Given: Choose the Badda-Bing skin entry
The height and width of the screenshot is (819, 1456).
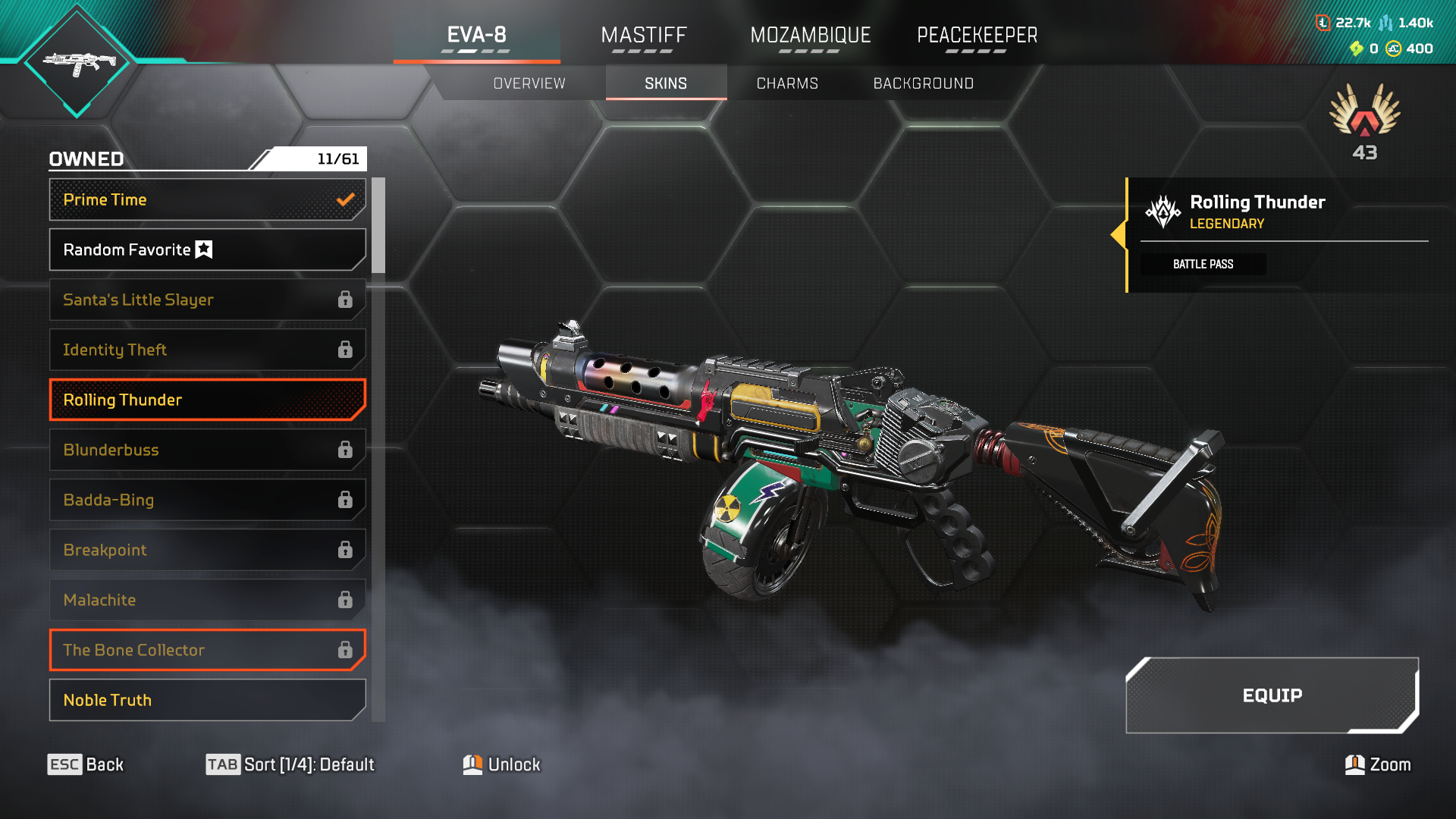Looking at the screenshot, I should point(207,500).
